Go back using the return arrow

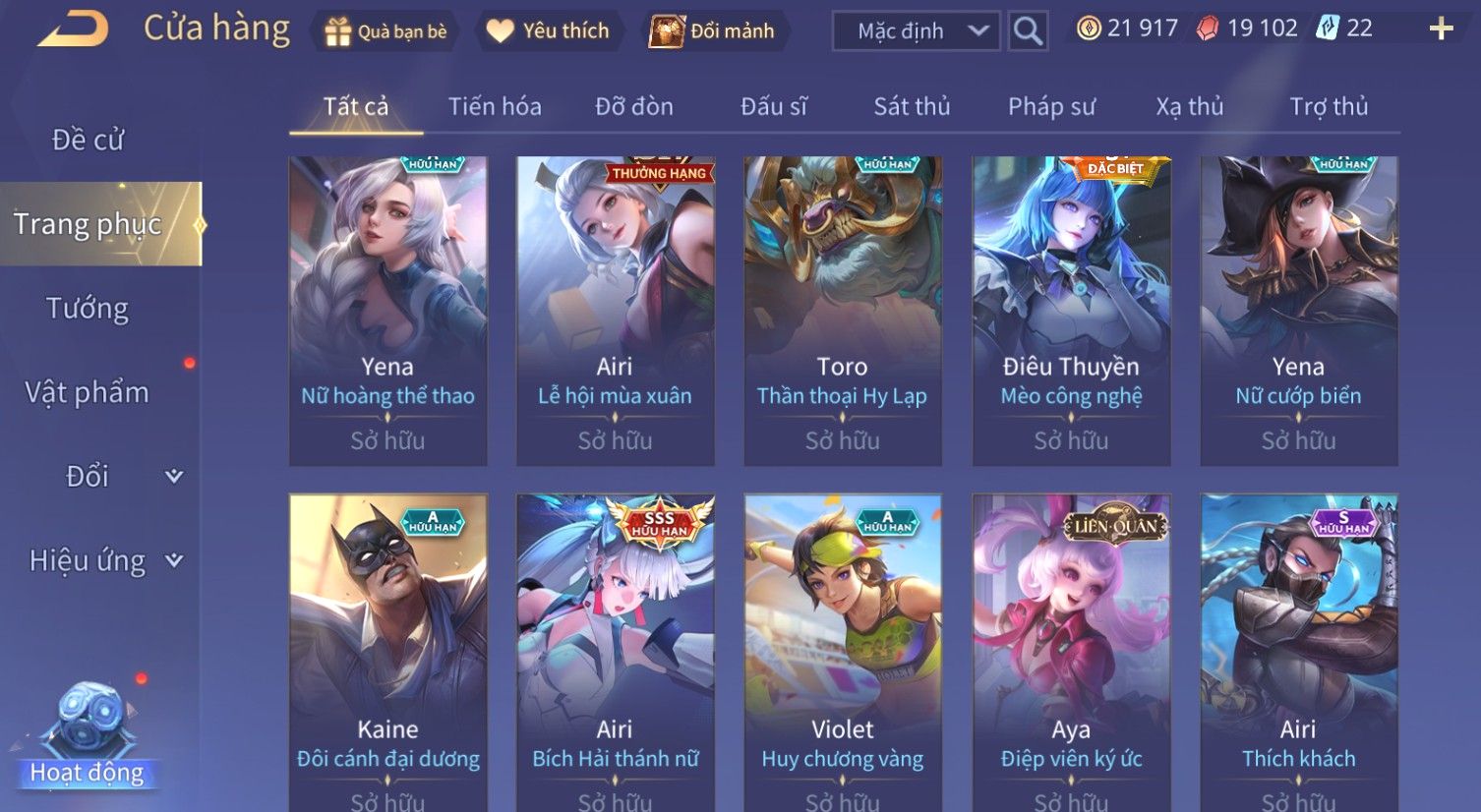[72, 29]
